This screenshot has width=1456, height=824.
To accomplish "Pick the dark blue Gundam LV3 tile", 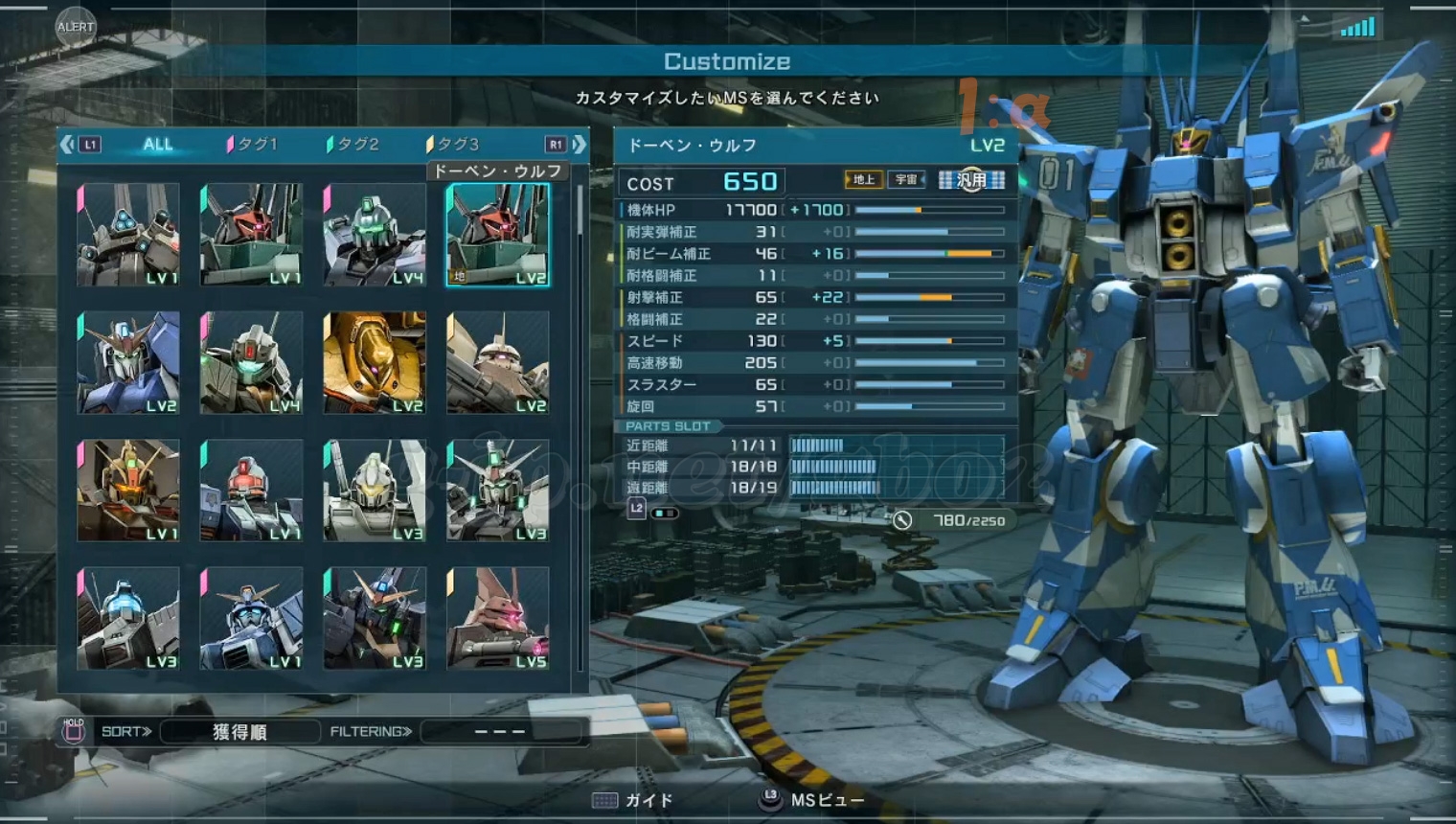I will (375, 618).
